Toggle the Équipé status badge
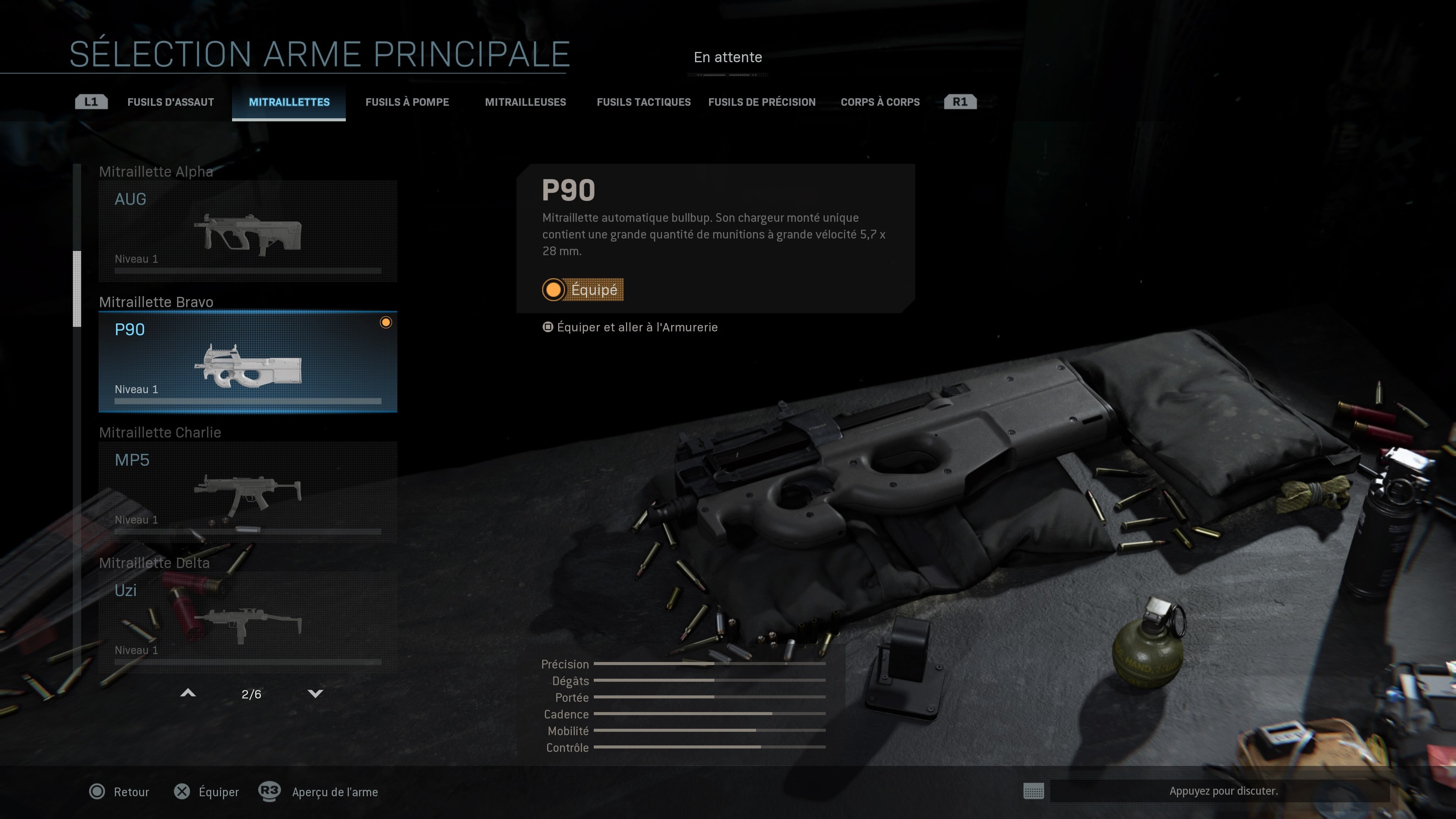This screenshot has width=1456, height=819. [583, 290]
